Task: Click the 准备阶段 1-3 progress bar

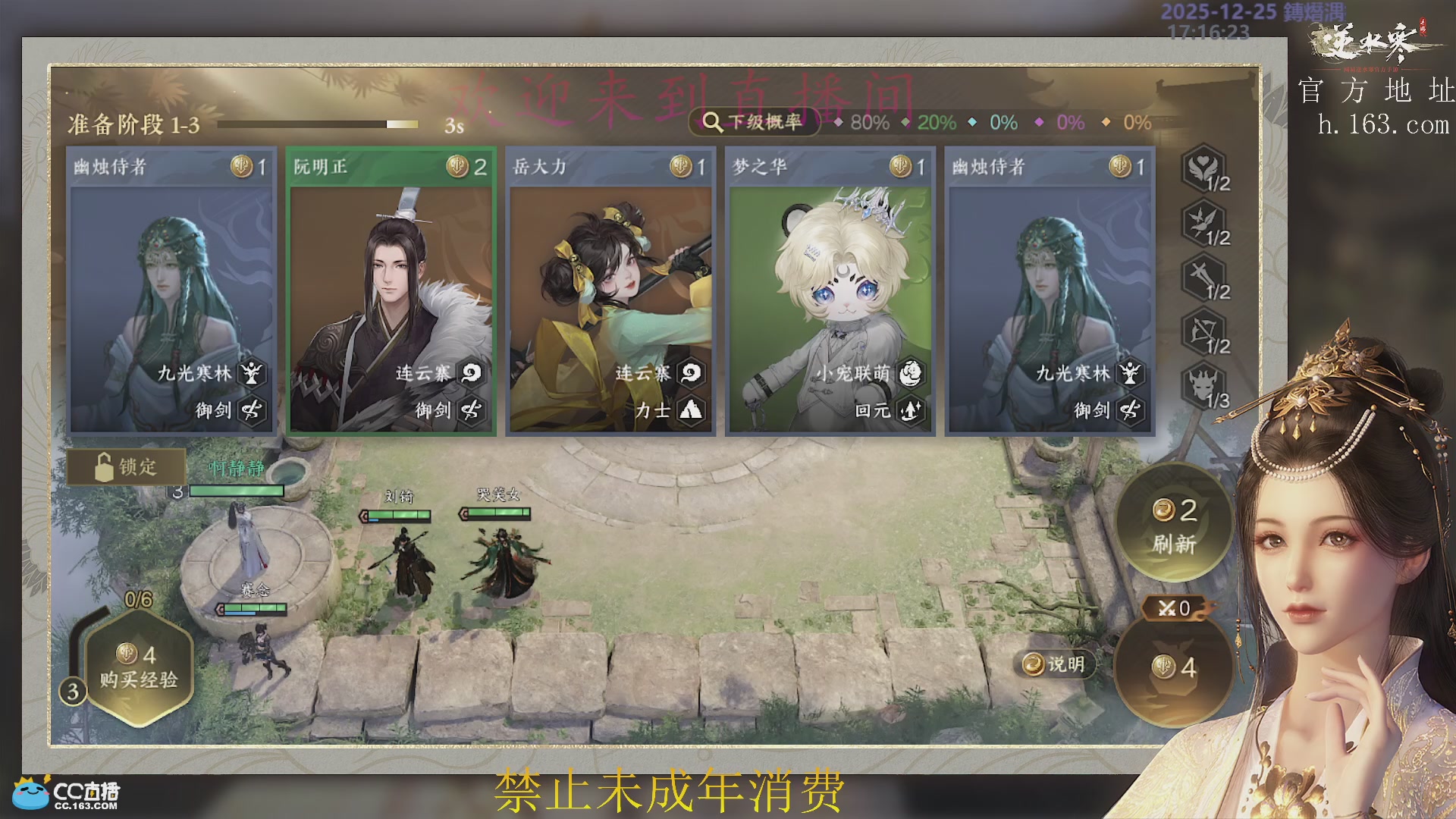Action: [318, 124]
